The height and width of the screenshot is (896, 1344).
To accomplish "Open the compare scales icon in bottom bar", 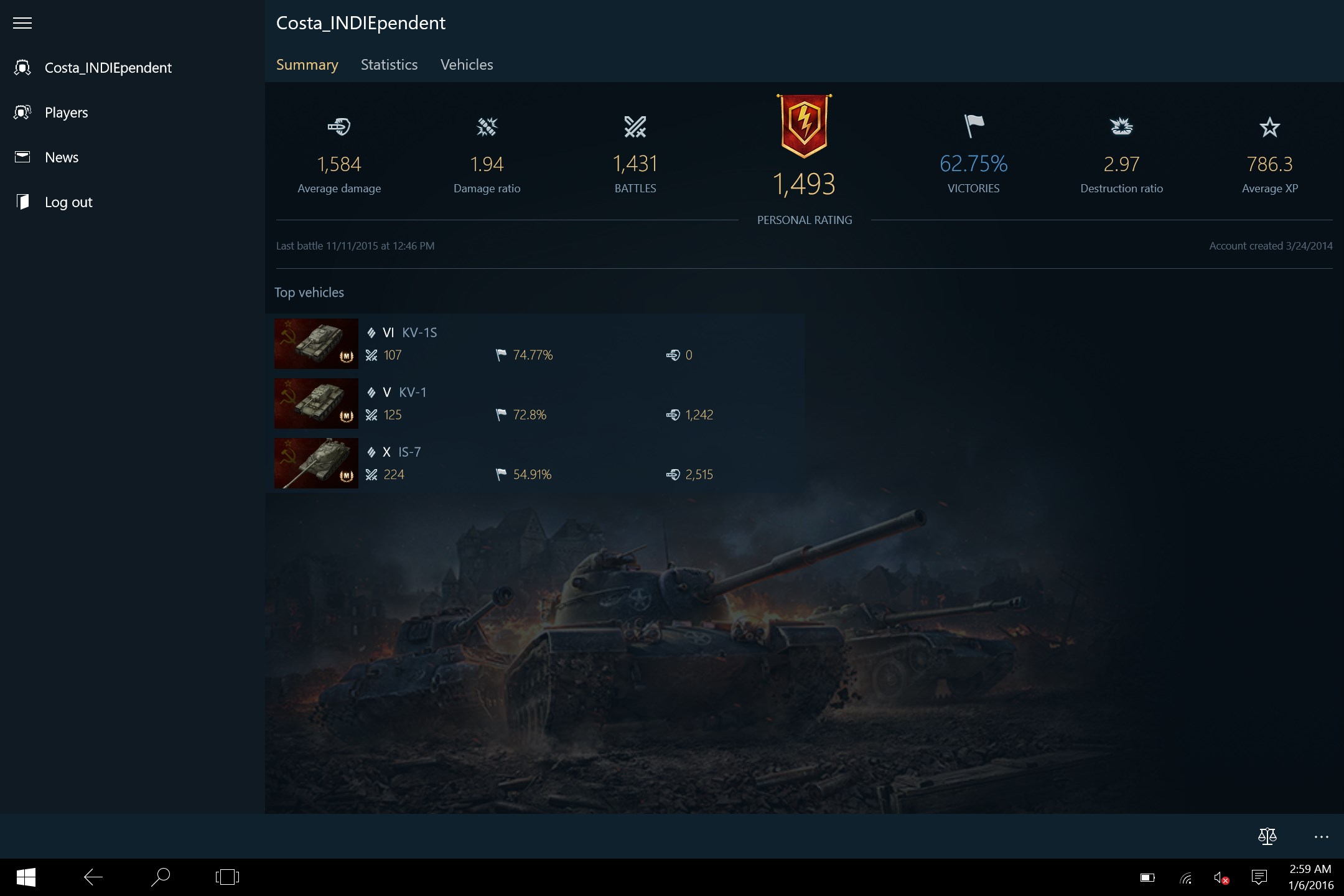I will (1268, 836).
